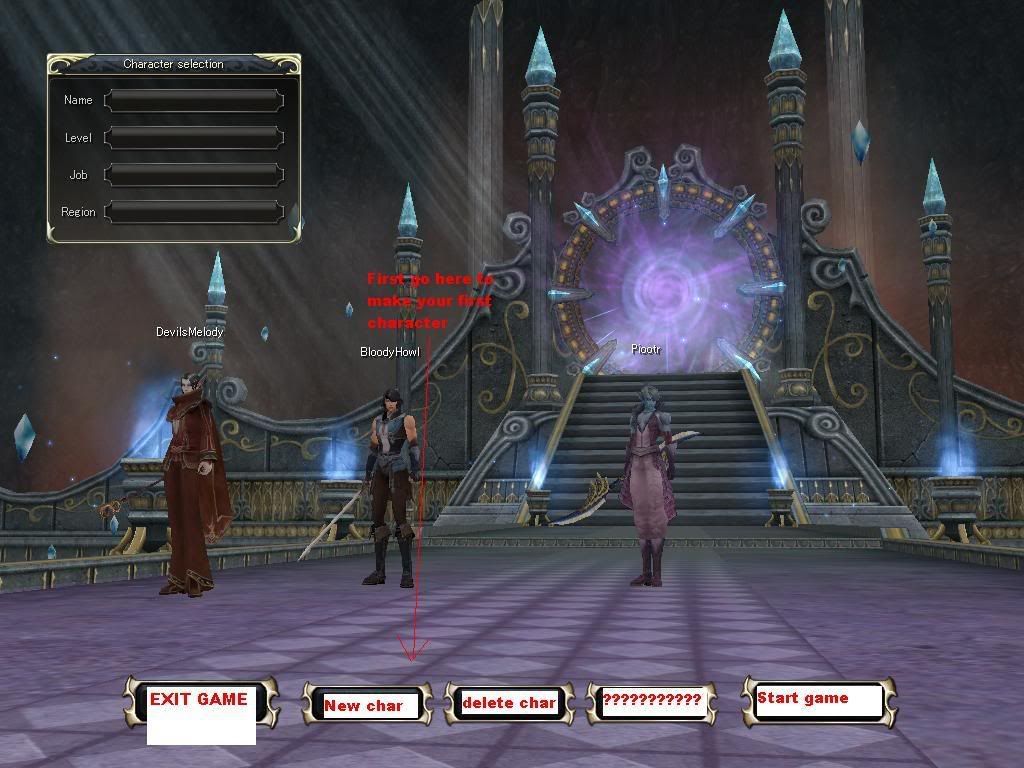This screenshot has width=1024, height=768.
Task: Click the question marks button
Action: (652, 701)
